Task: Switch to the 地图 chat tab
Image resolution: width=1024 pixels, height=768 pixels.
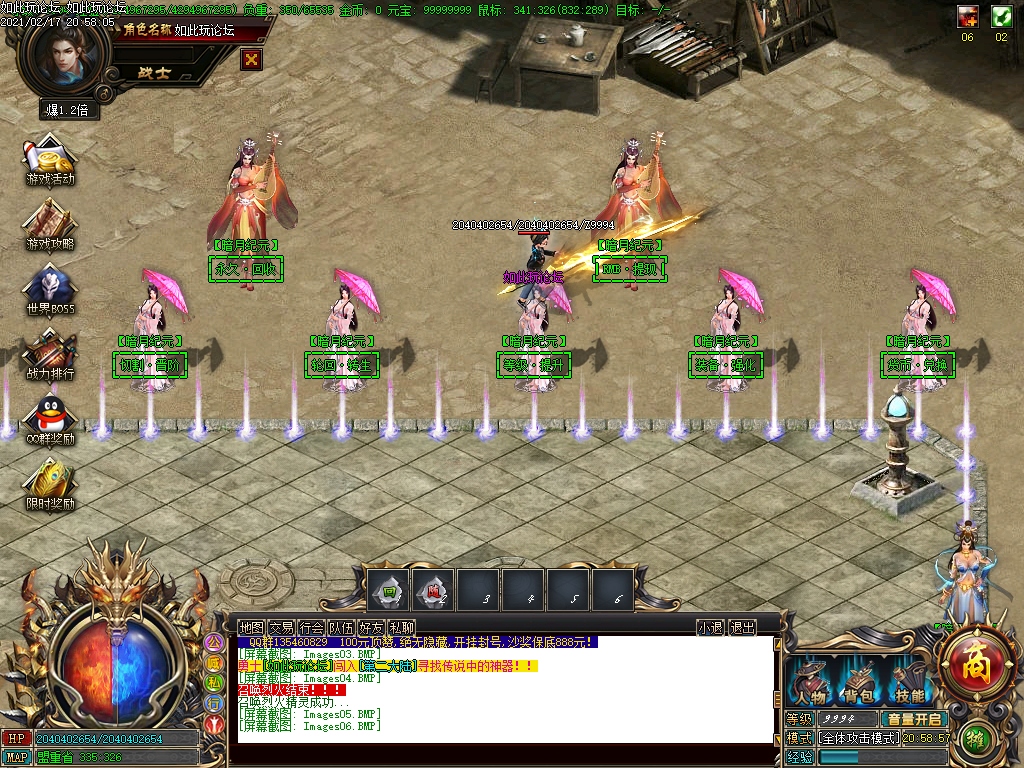Action: coord(252,627)
